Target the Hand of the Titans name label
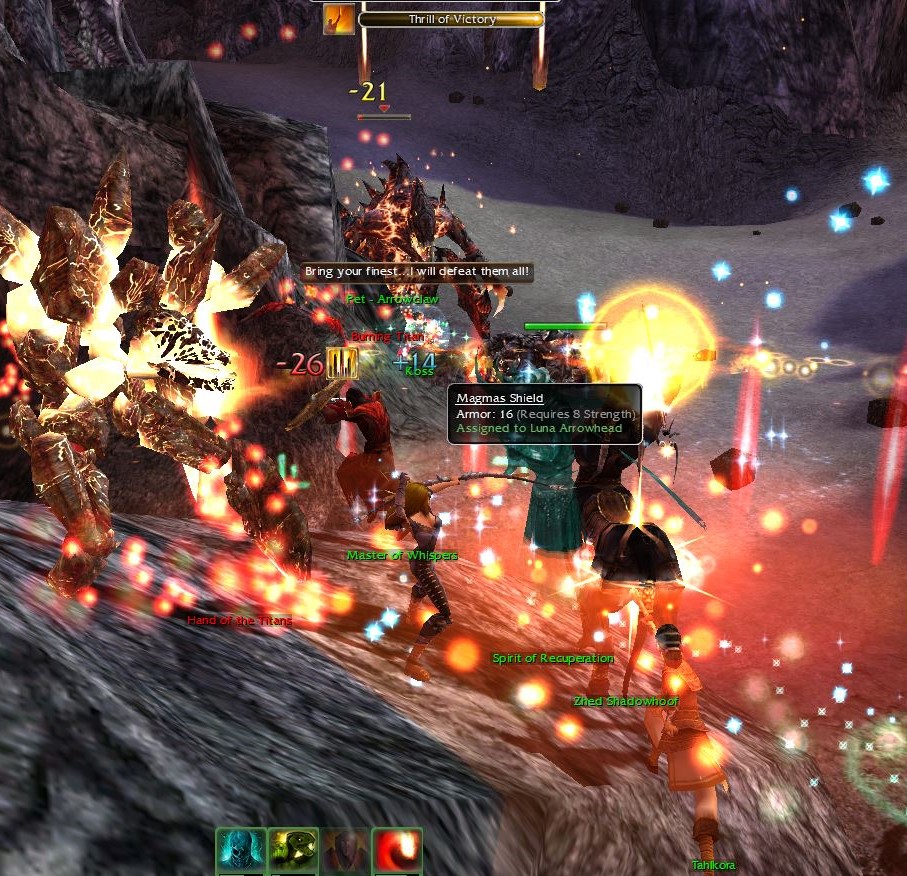This screenshot has width=907, height=876. pos(240,620)
